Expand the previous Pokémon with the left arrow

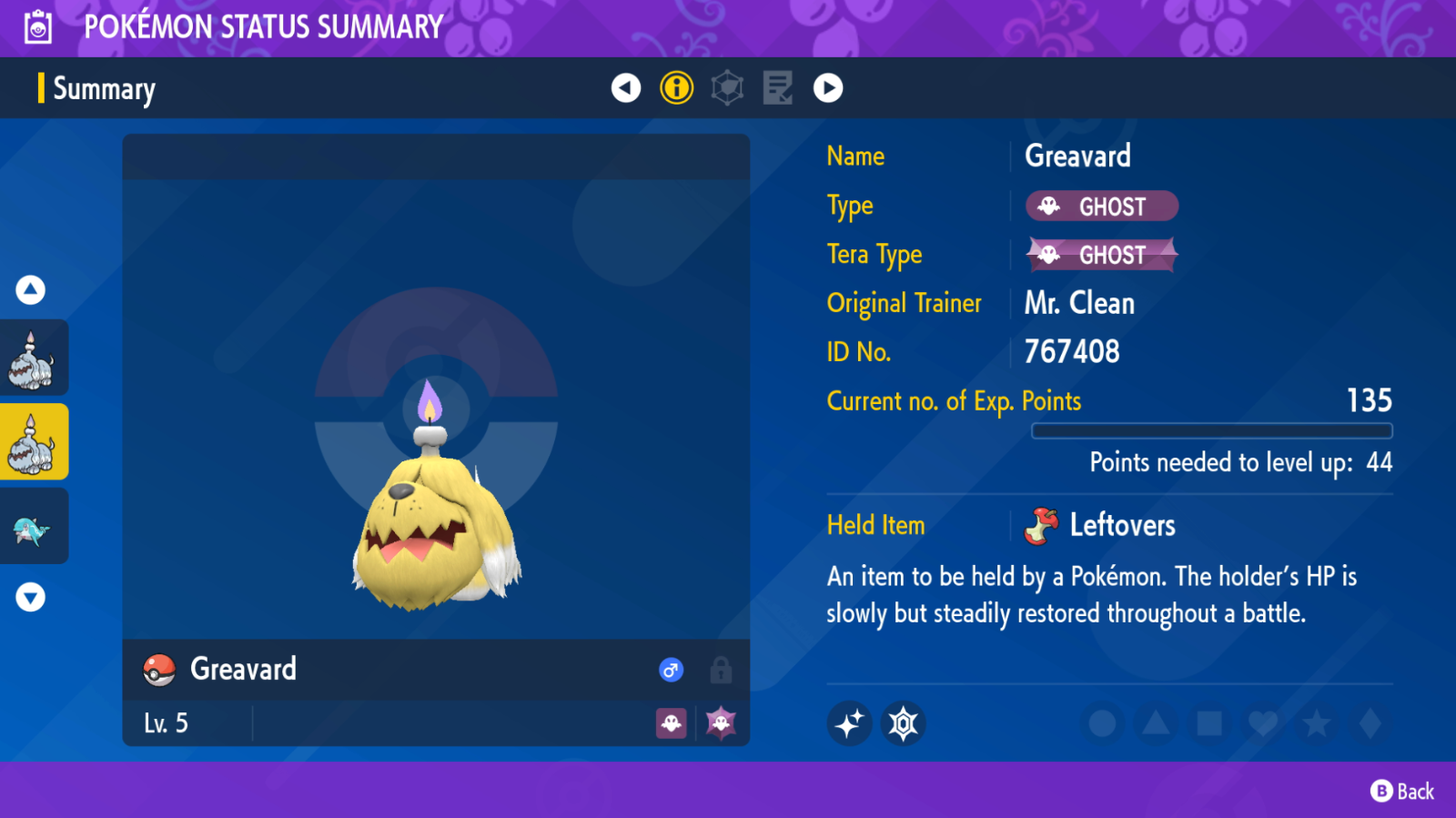625,88
